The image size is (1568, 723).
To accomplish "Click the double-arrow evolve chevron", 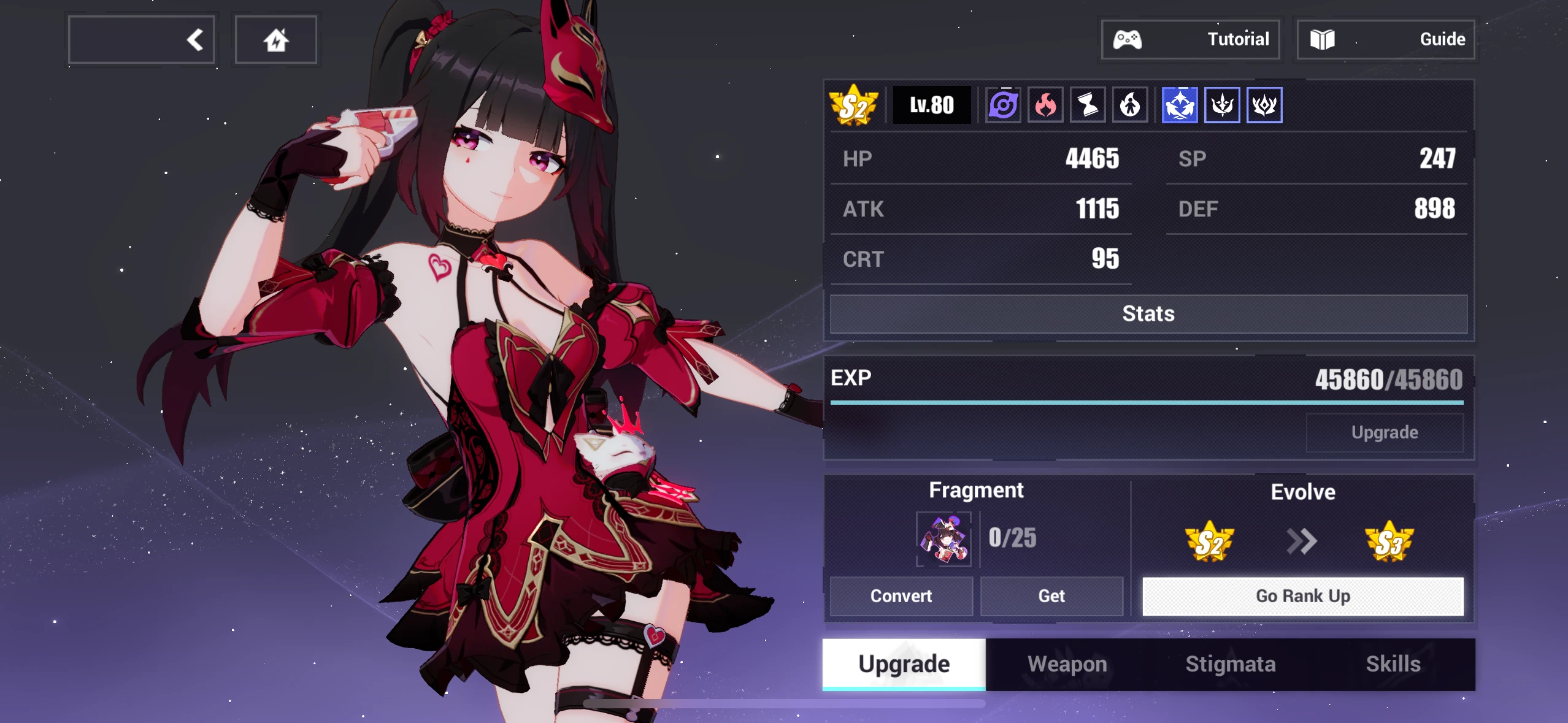I will click(x=1302, y=541).
